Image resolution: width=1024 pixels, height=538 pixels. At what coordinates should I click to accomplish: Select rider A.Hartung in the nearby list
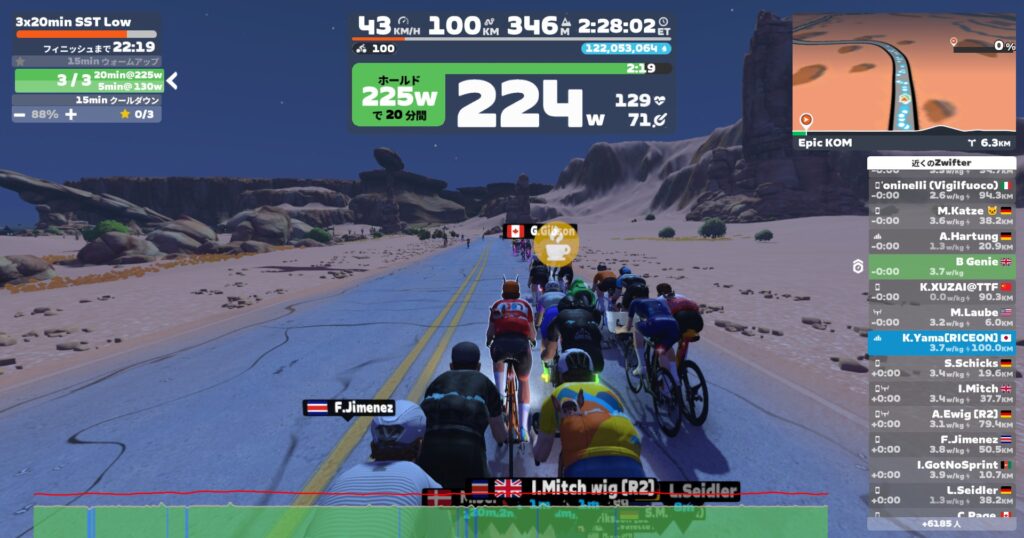[942, 241]
